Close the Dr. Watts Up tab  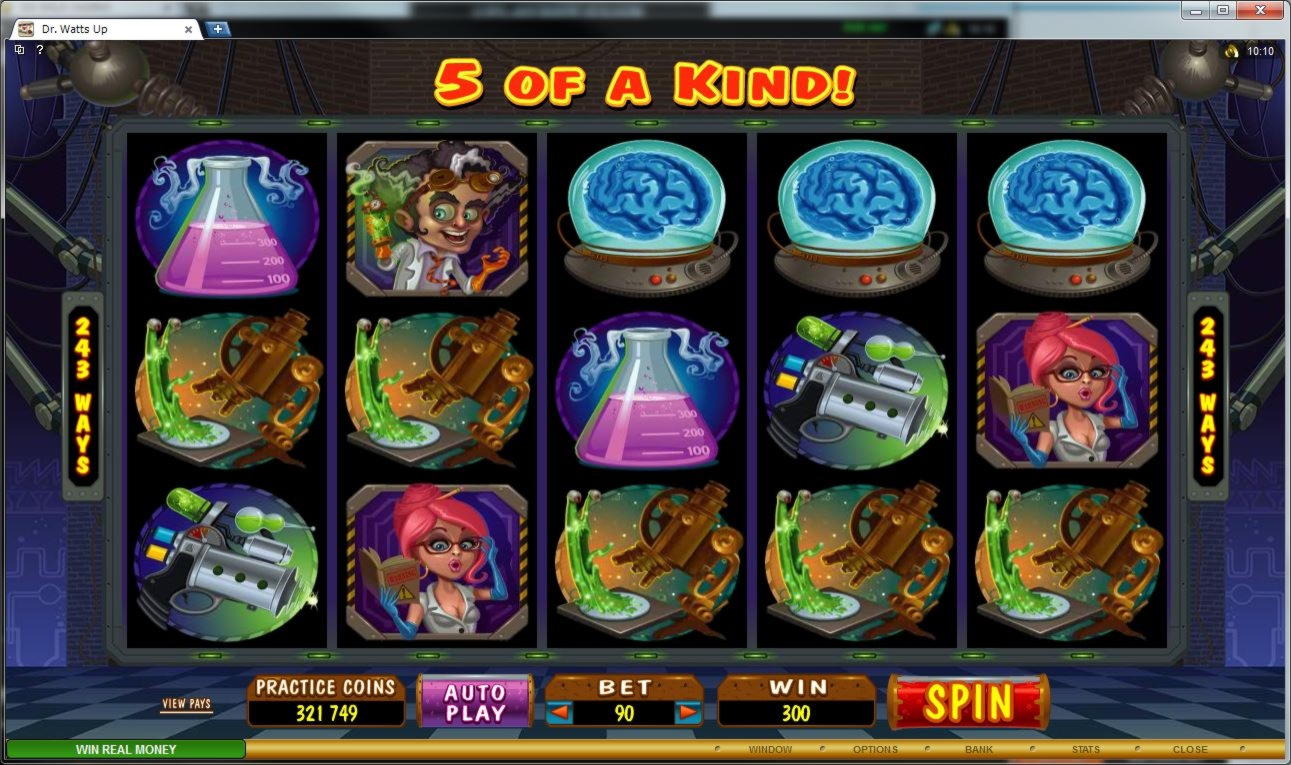(x=189, y=29)
